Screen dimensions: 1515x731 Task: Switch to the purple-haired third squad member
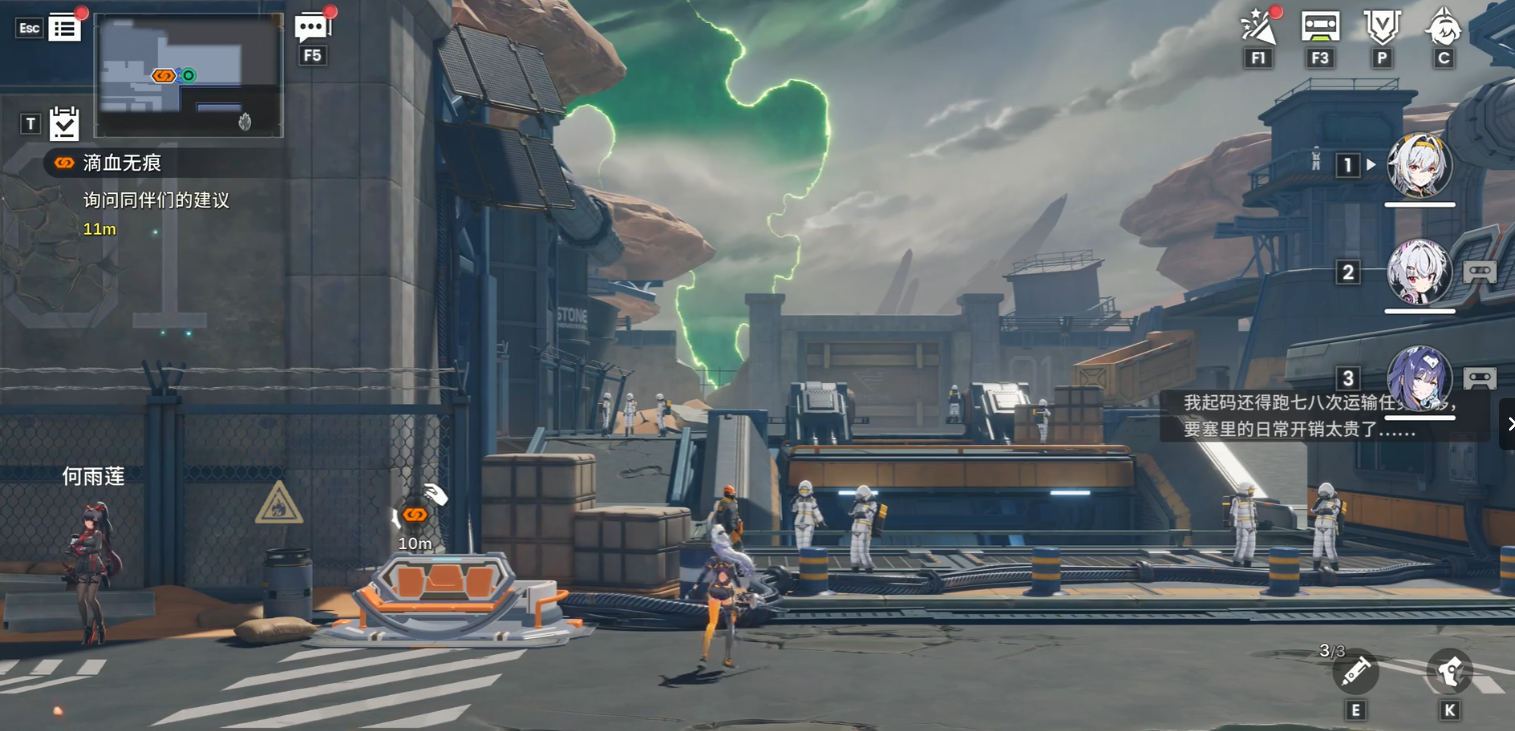(1419, 379)
